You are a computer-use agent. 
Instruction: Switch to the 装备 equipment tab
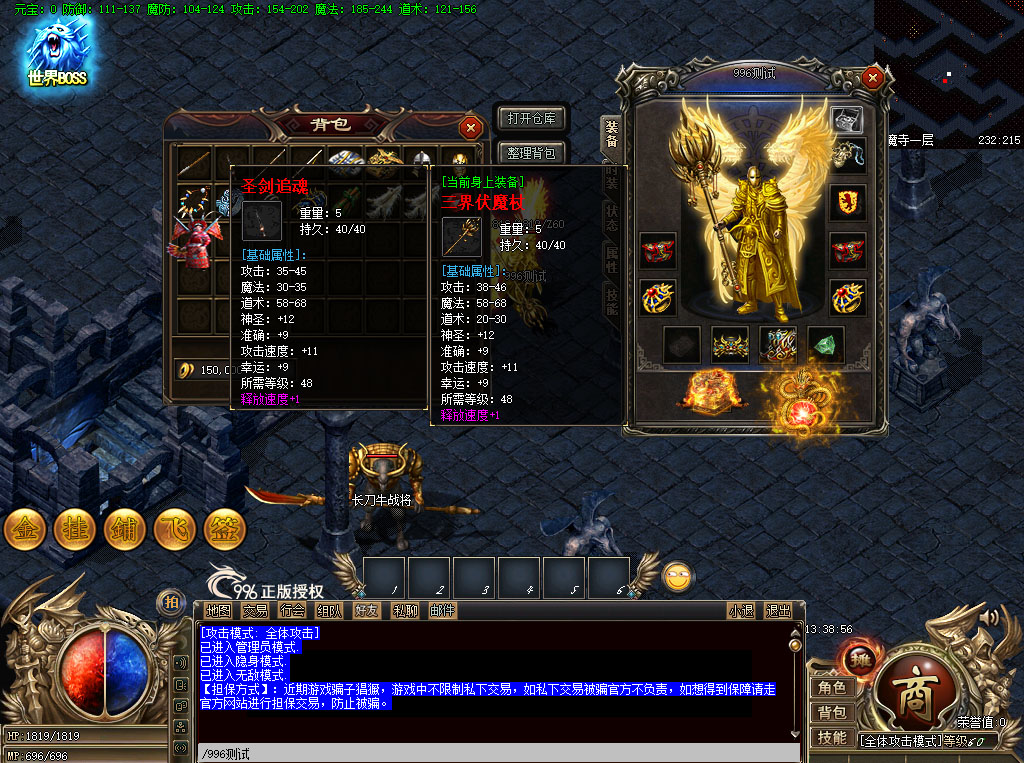[610, 134]
